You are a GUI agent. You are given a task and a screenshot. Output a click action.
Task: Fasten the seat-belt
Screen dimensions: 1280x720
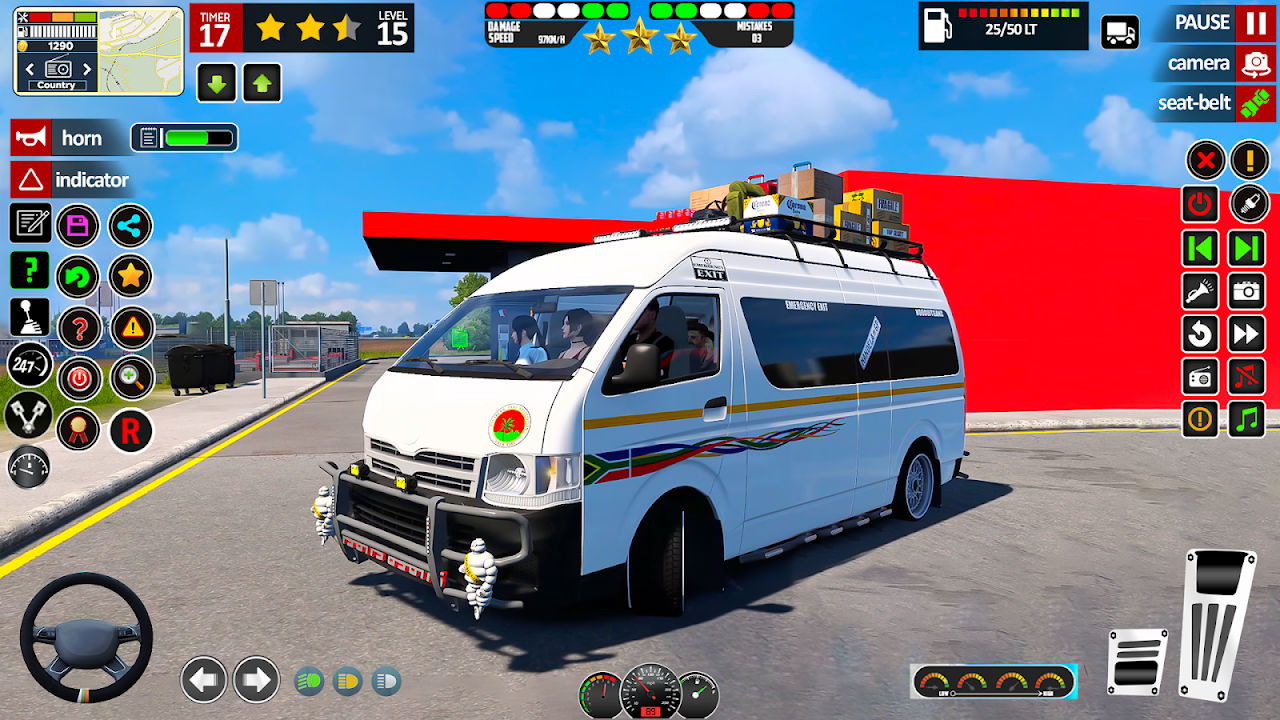1254,103
